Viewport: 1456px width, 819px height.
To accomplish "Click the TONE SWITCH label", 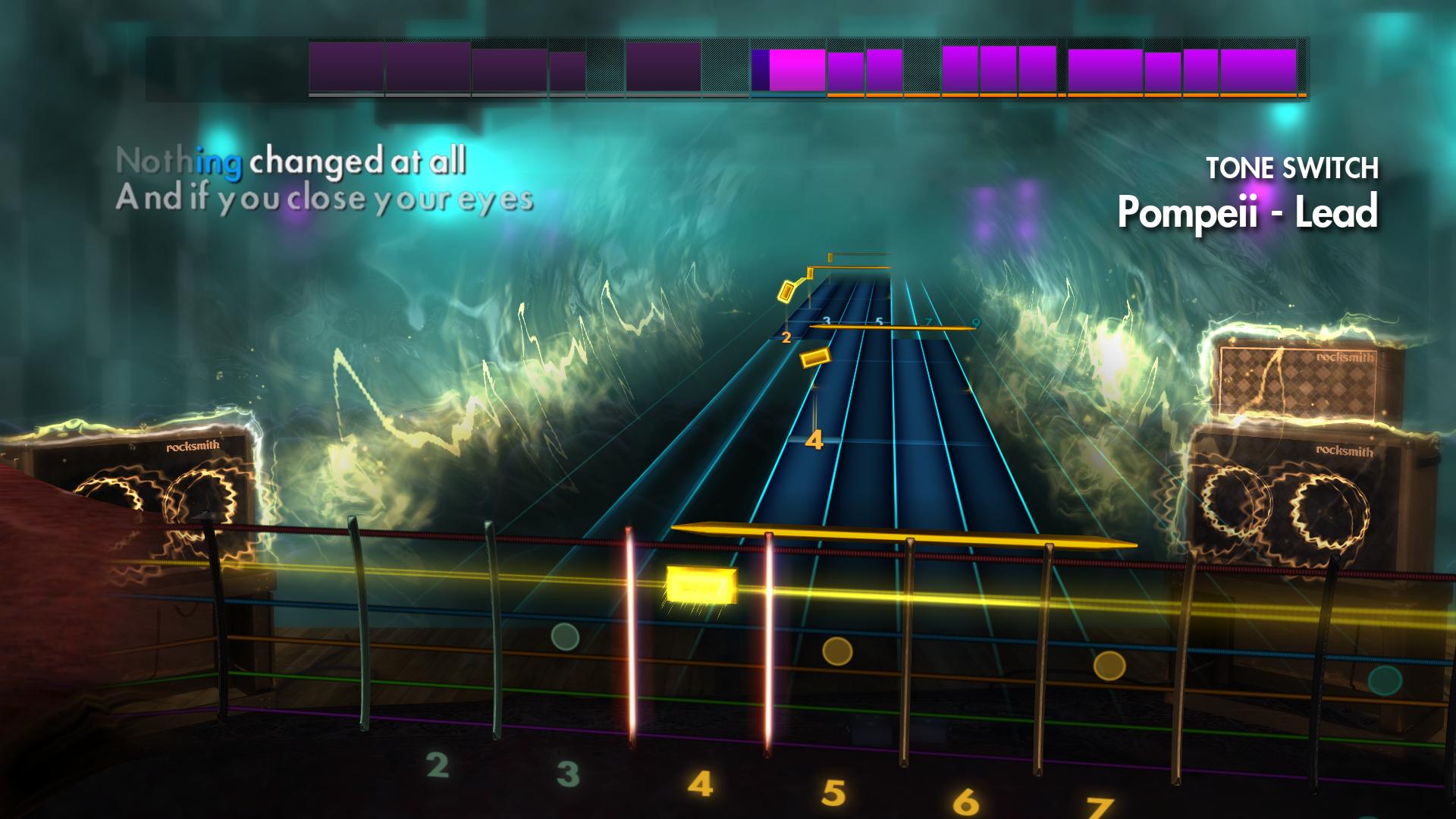I will [x=1294, y=165].
